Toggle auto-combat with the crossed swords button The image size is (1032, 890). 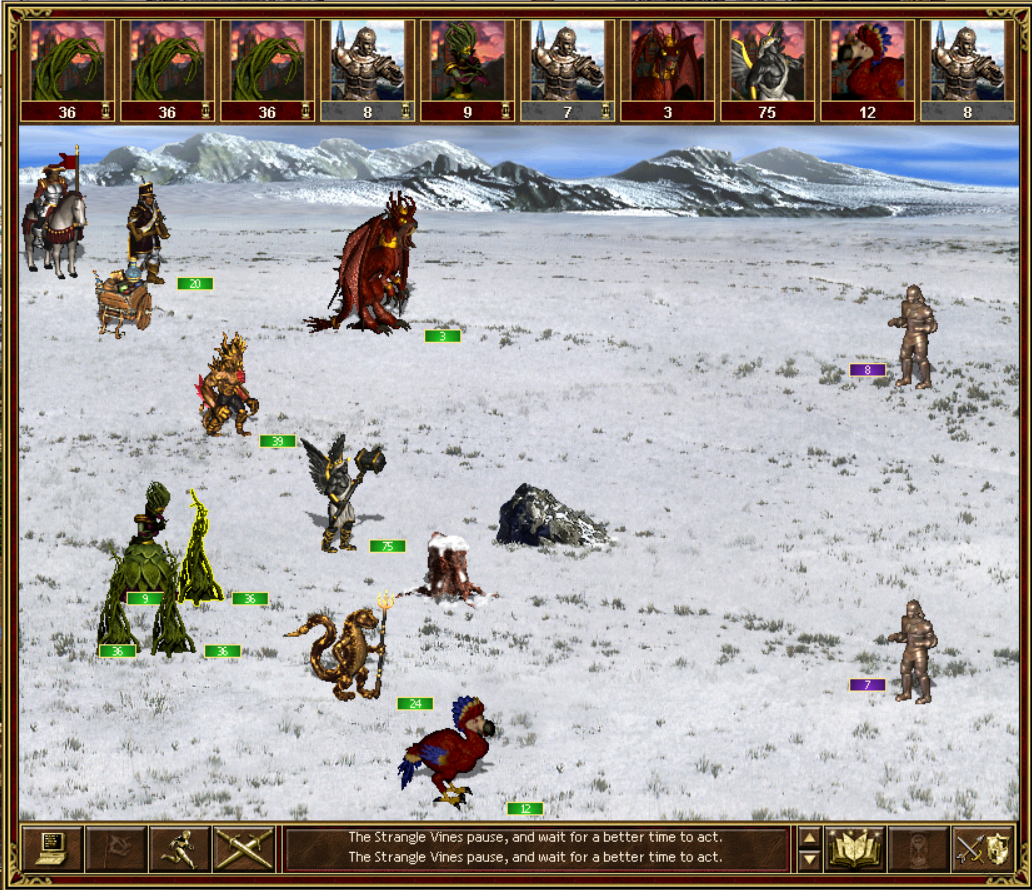point(244,849)
